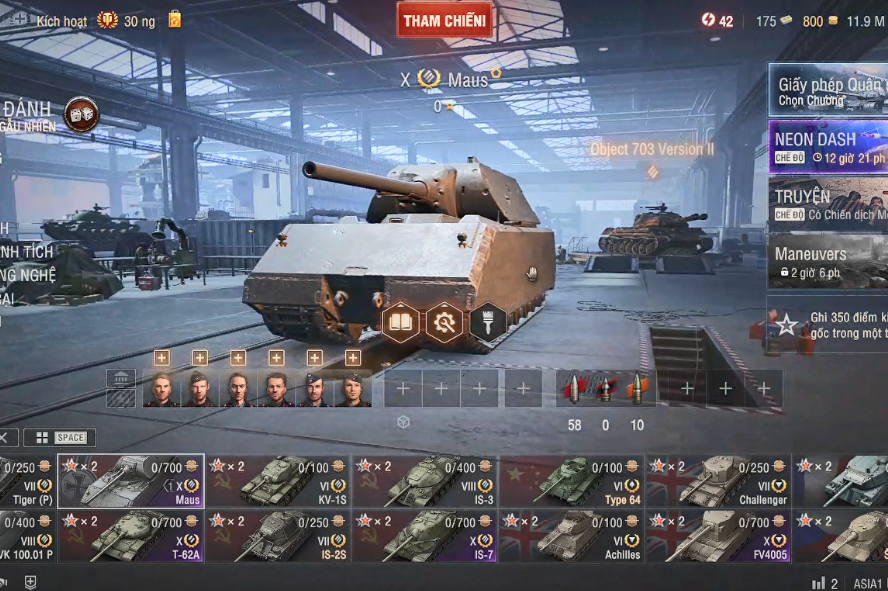Open the Truyện campaign banner
Screen dimensions: 888x591
point(827,204)
